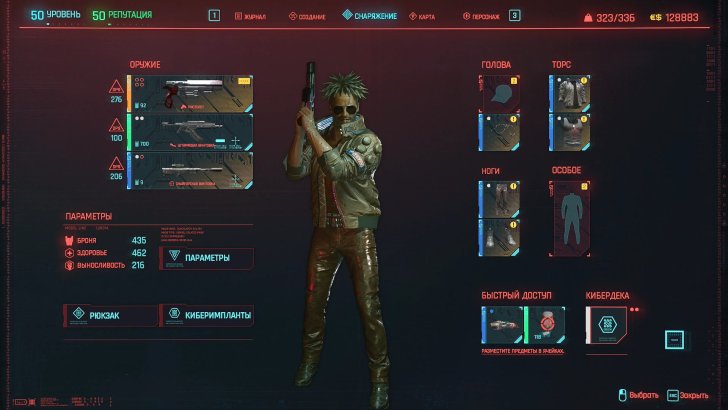Screen dimensions: 728x410
Task: Select the empty hat slot under Голова
Action: click(x=498, y=93)
